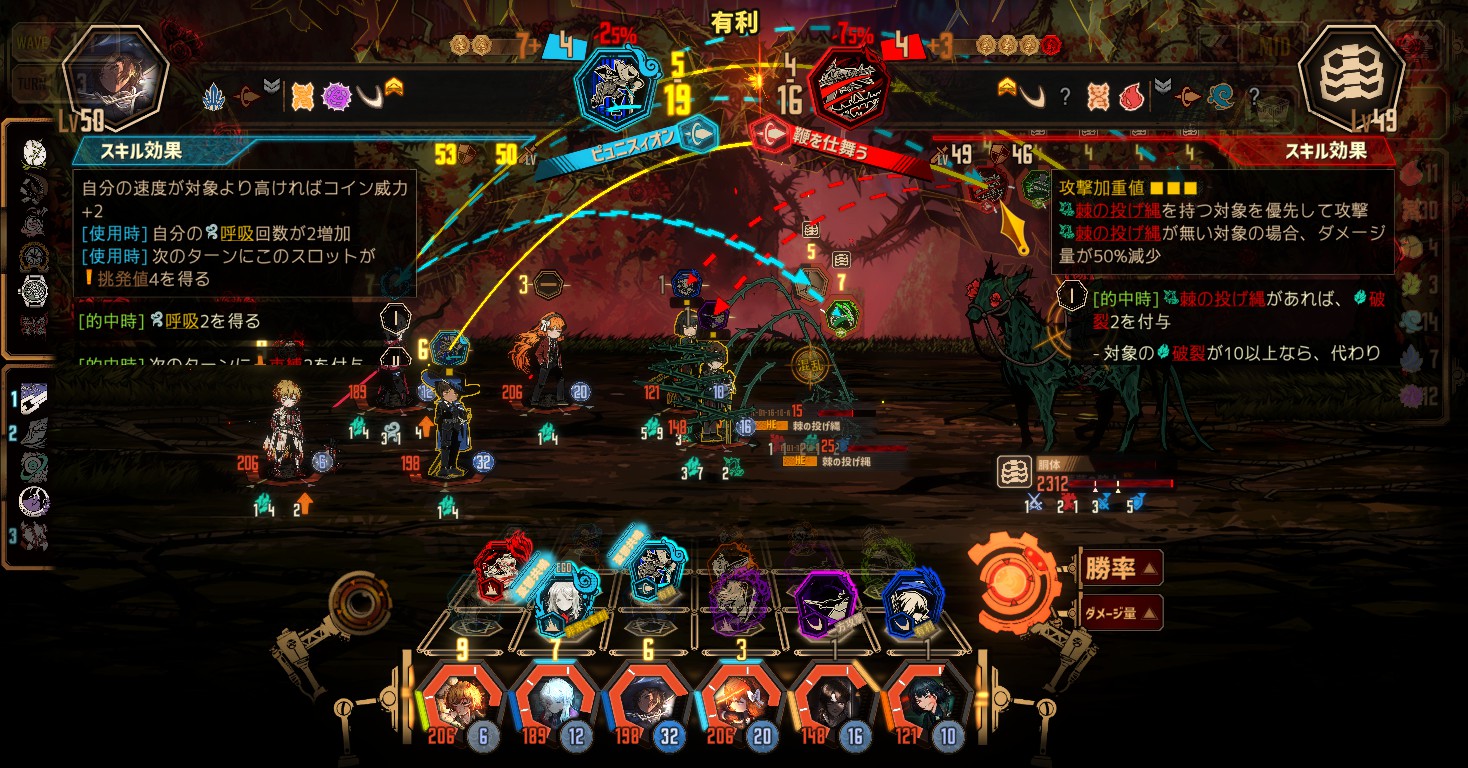Select the ダメージ量 damage auto button

[1121, 612]
